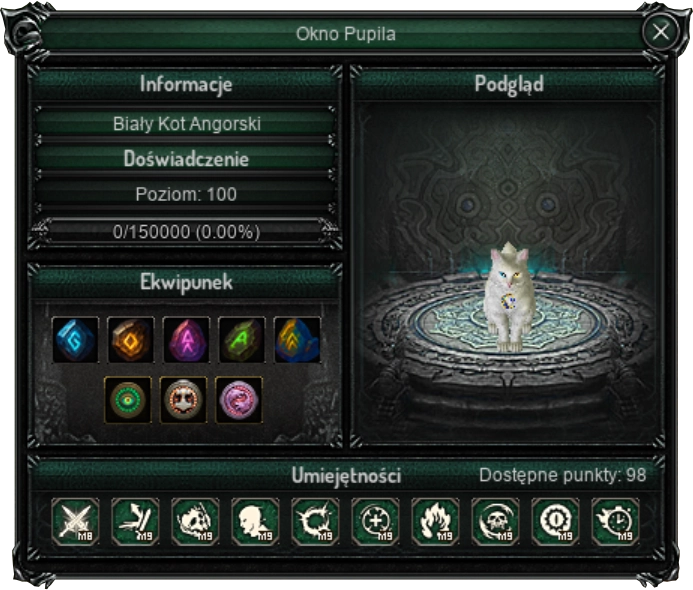This screenshot has height=590, width=693.
Task: Choose the pink dragon medallion slot
Action: [x=239, y=399]
